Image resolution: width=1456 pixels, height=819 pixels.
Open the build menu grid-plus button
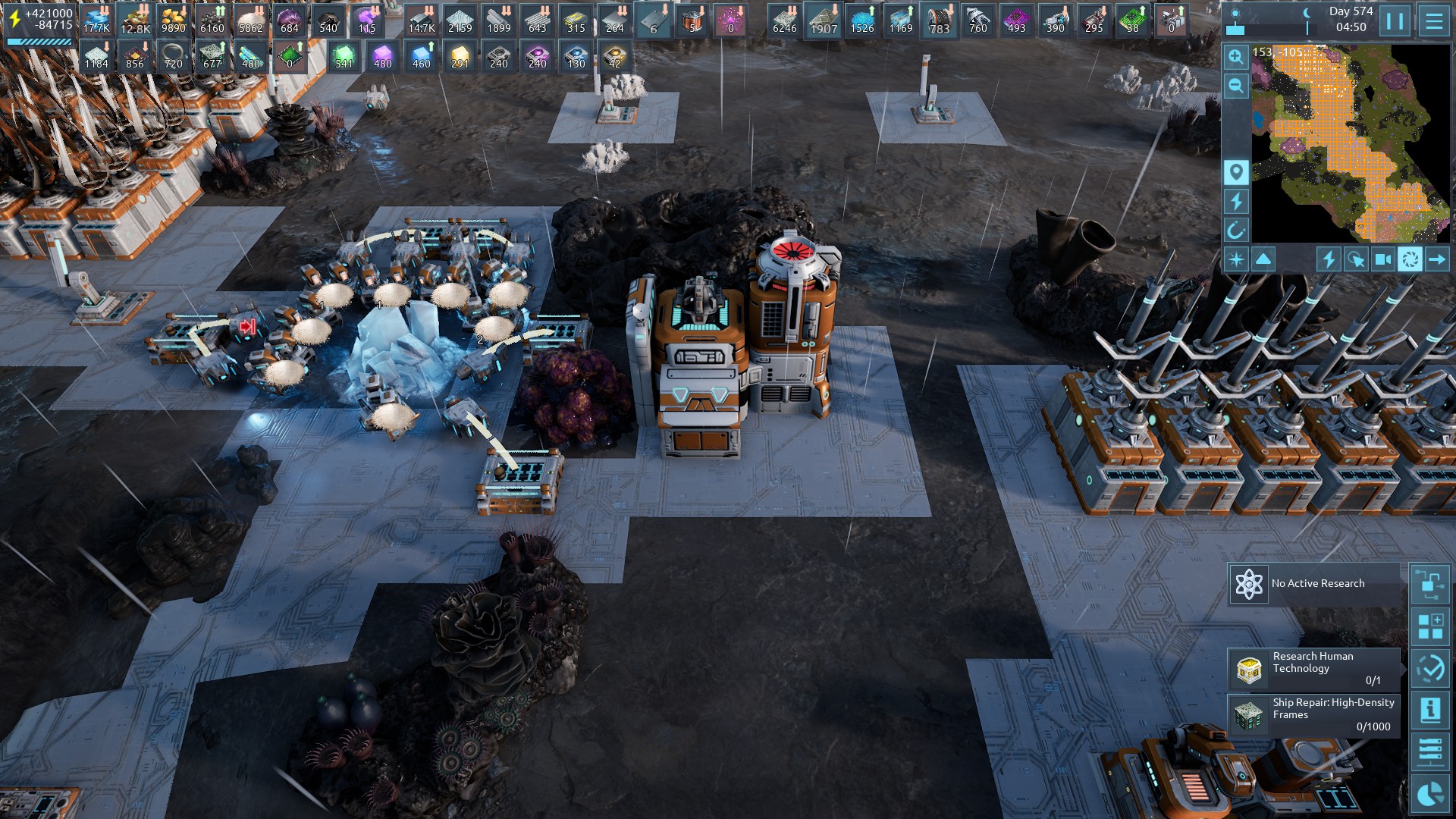1430,626
